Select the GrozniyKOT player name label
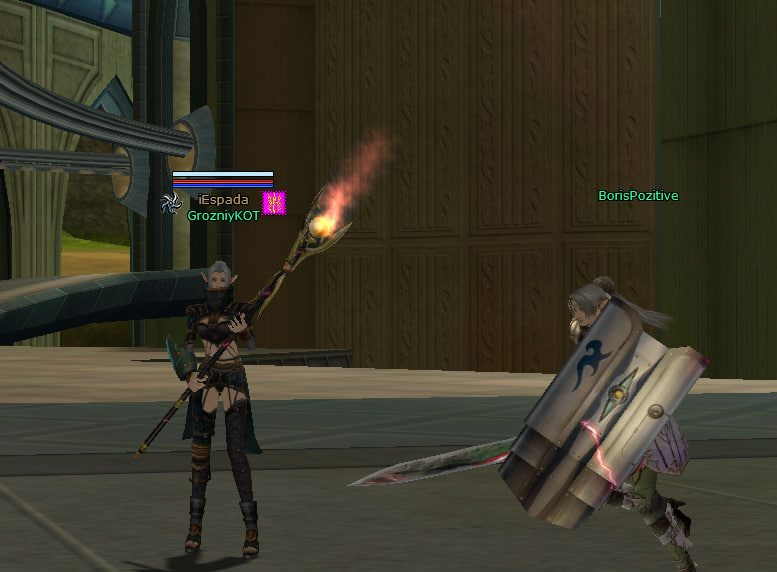This screenshot has width=777, height=572. coord(223,215)
